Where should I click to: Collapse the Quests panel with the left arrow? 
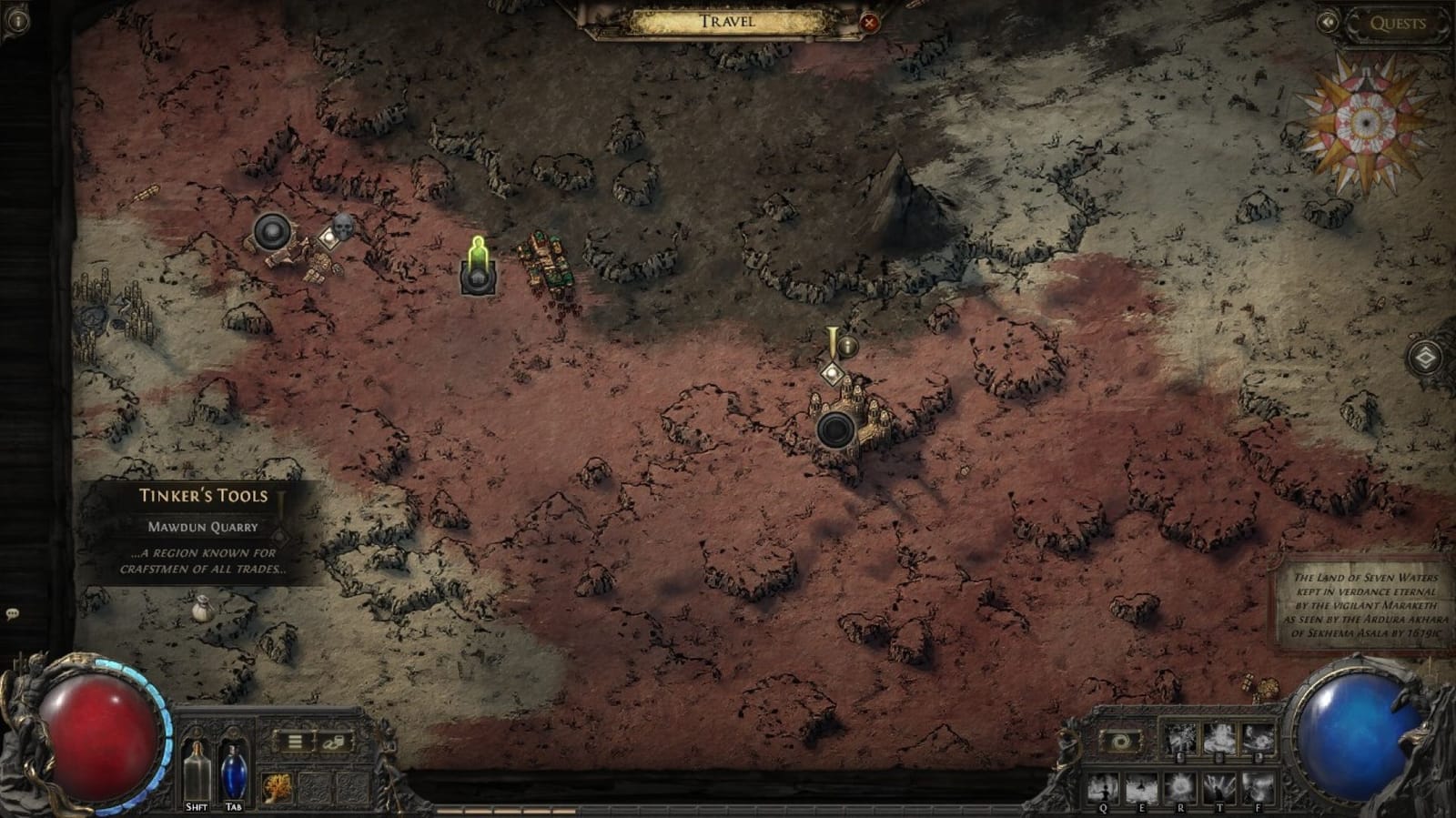coord(1330,23)
